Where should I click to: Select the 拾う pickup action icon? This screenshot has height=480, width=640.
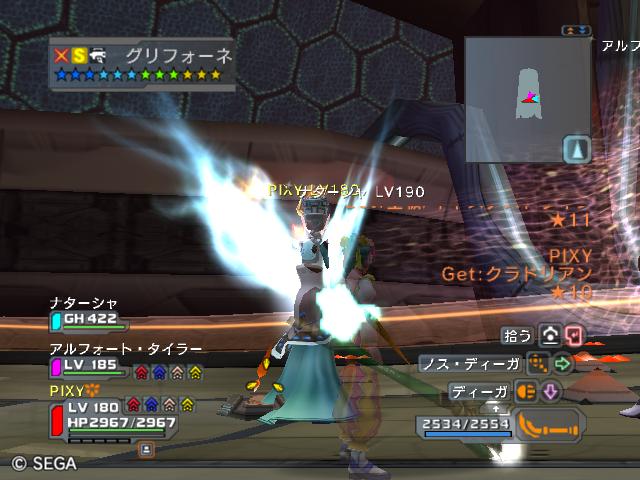coord(549,336)
